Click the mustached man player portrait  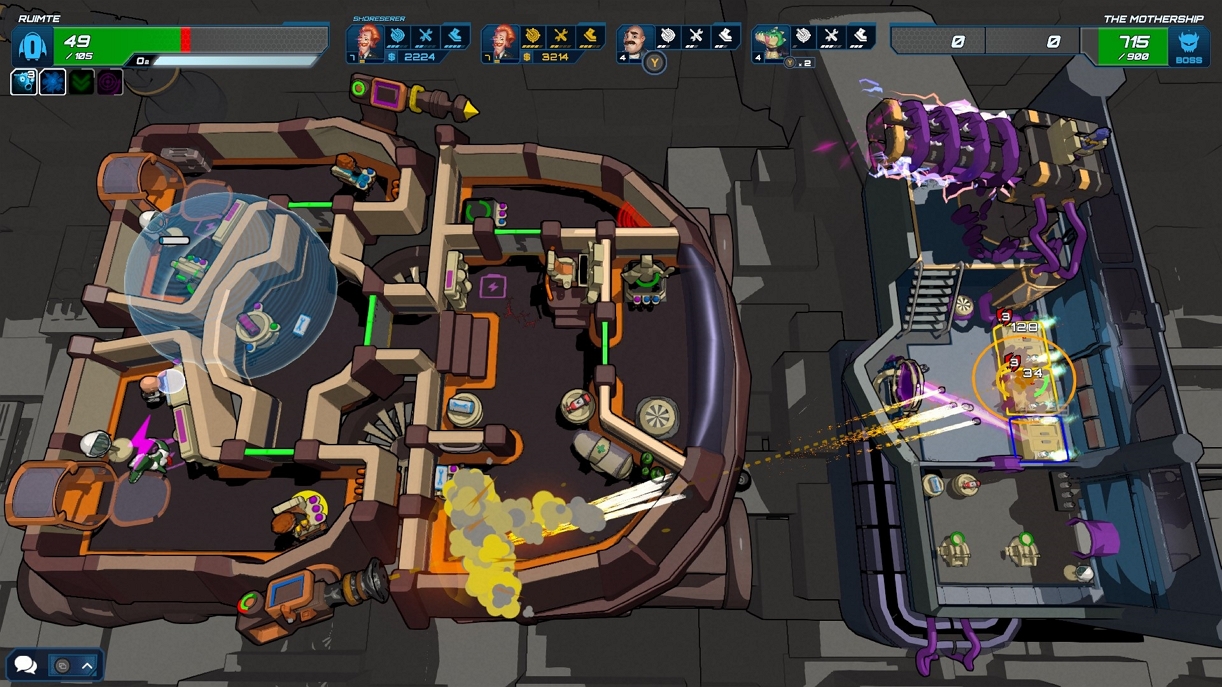[635, 42]
